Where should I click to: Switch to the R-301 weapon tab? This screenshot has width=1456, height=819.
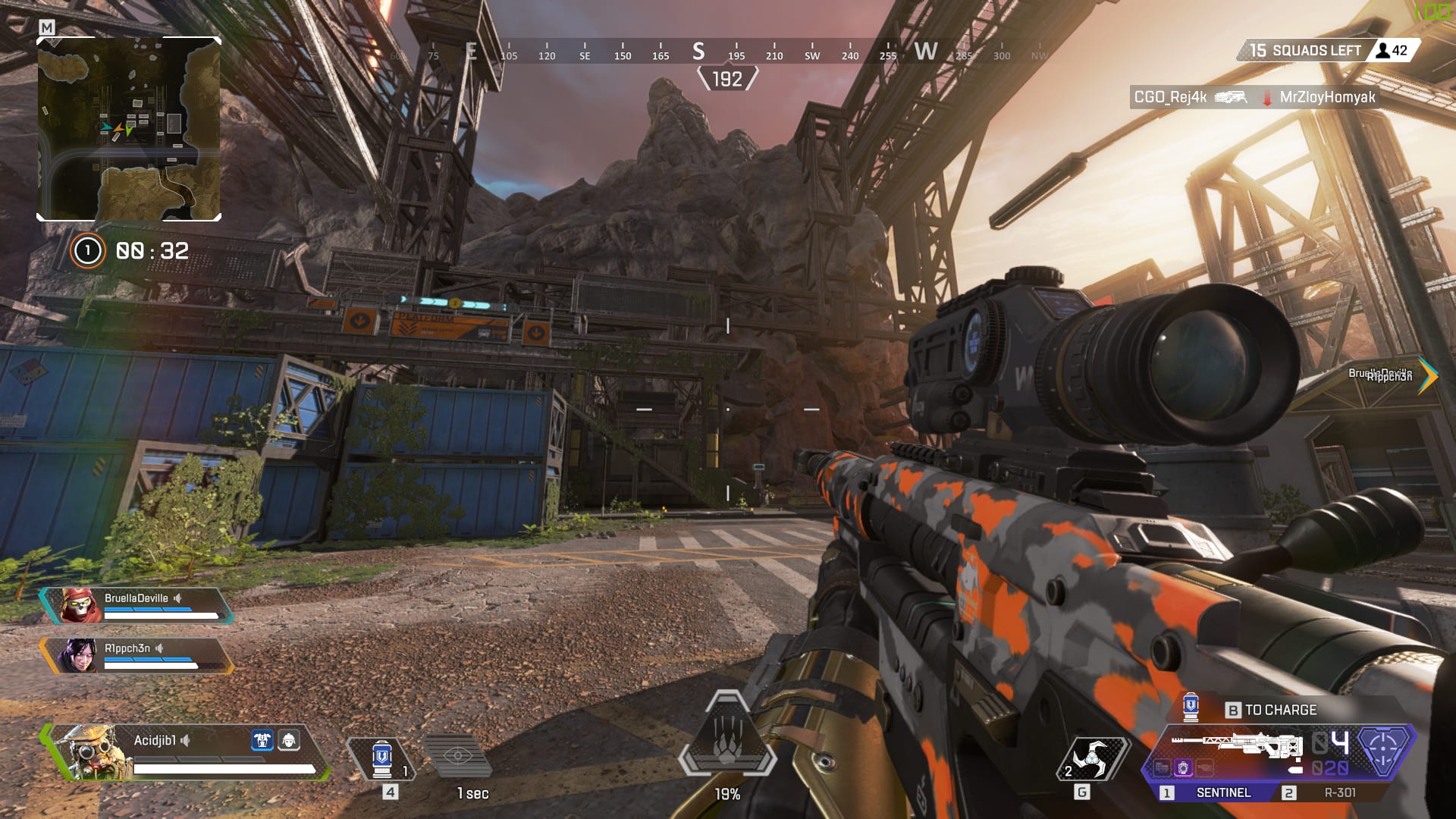click(1339, 792)
